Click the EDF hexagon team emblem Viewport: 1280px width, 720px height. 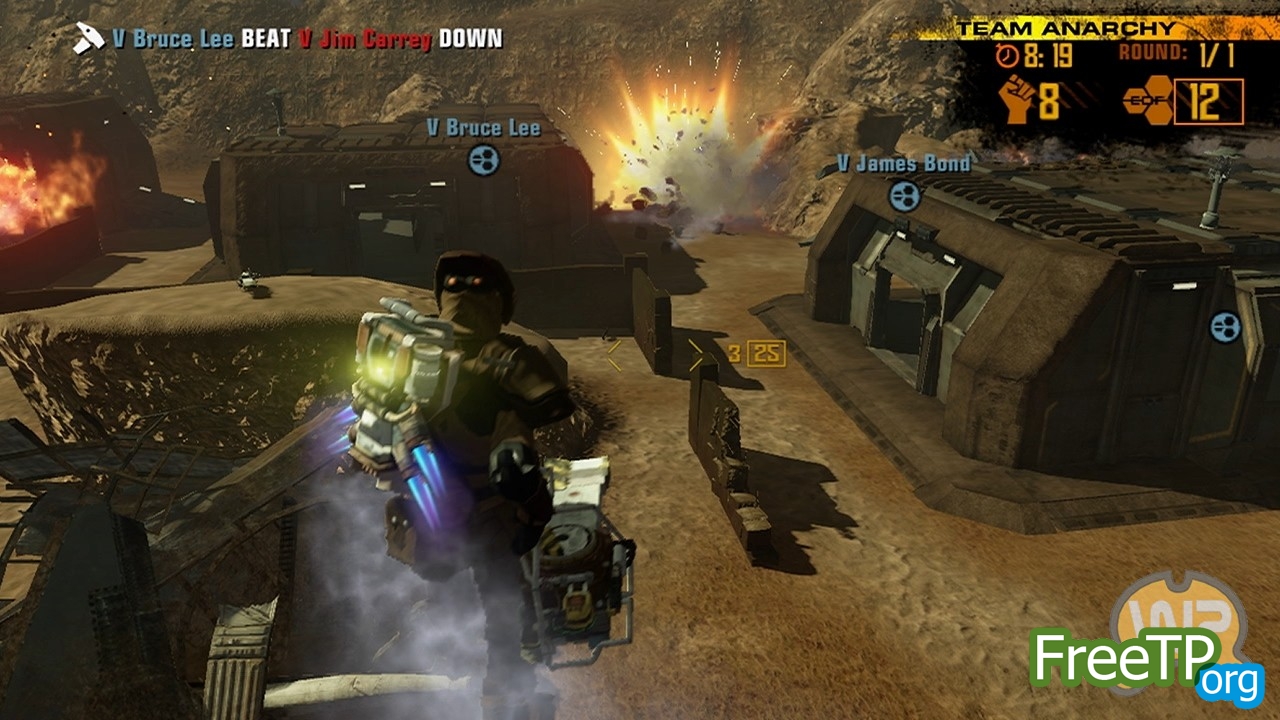click(1147, 101)
